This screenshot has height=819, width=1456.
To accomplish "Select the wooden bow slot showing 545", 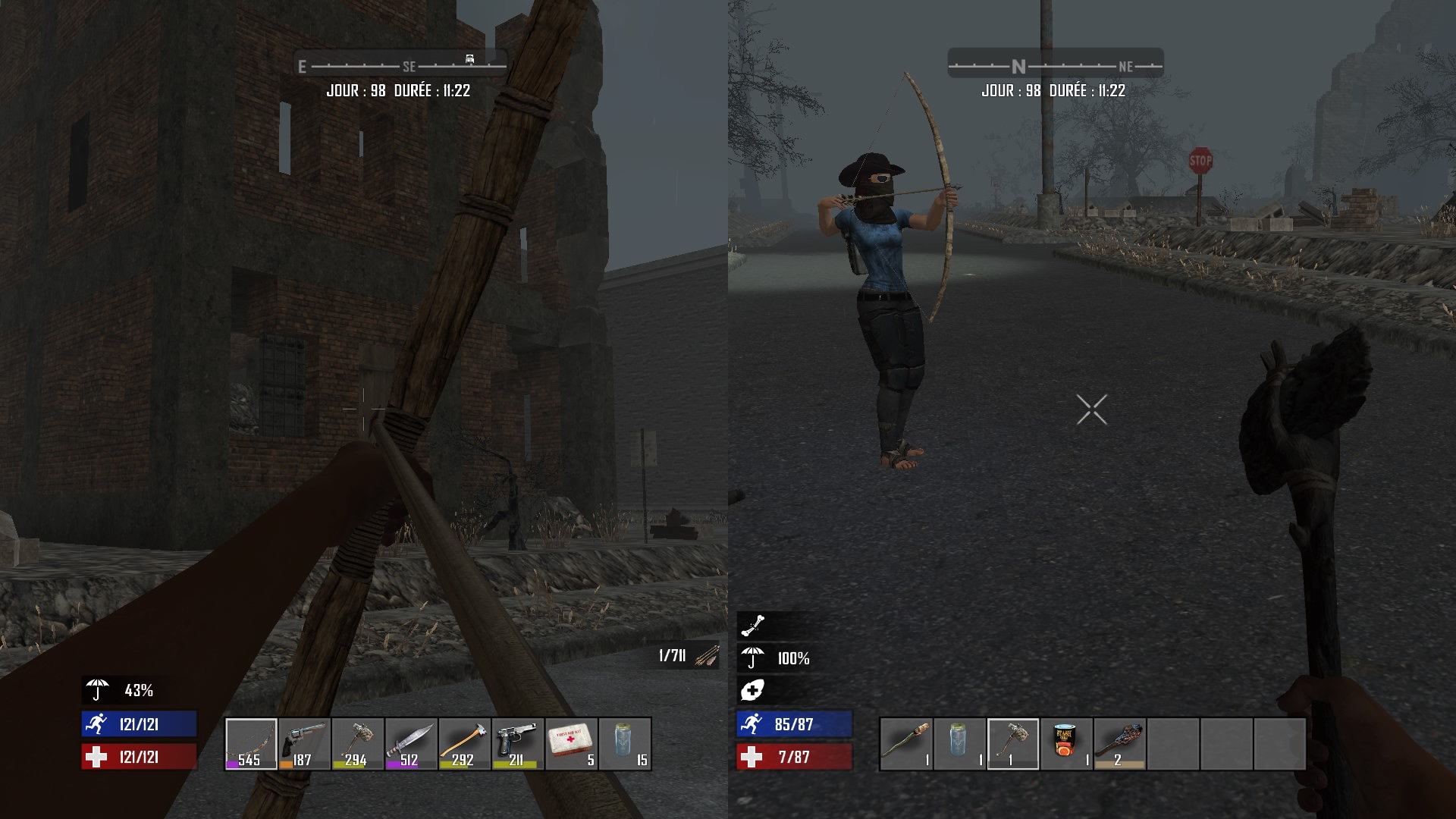I will [x=251, y=744].
